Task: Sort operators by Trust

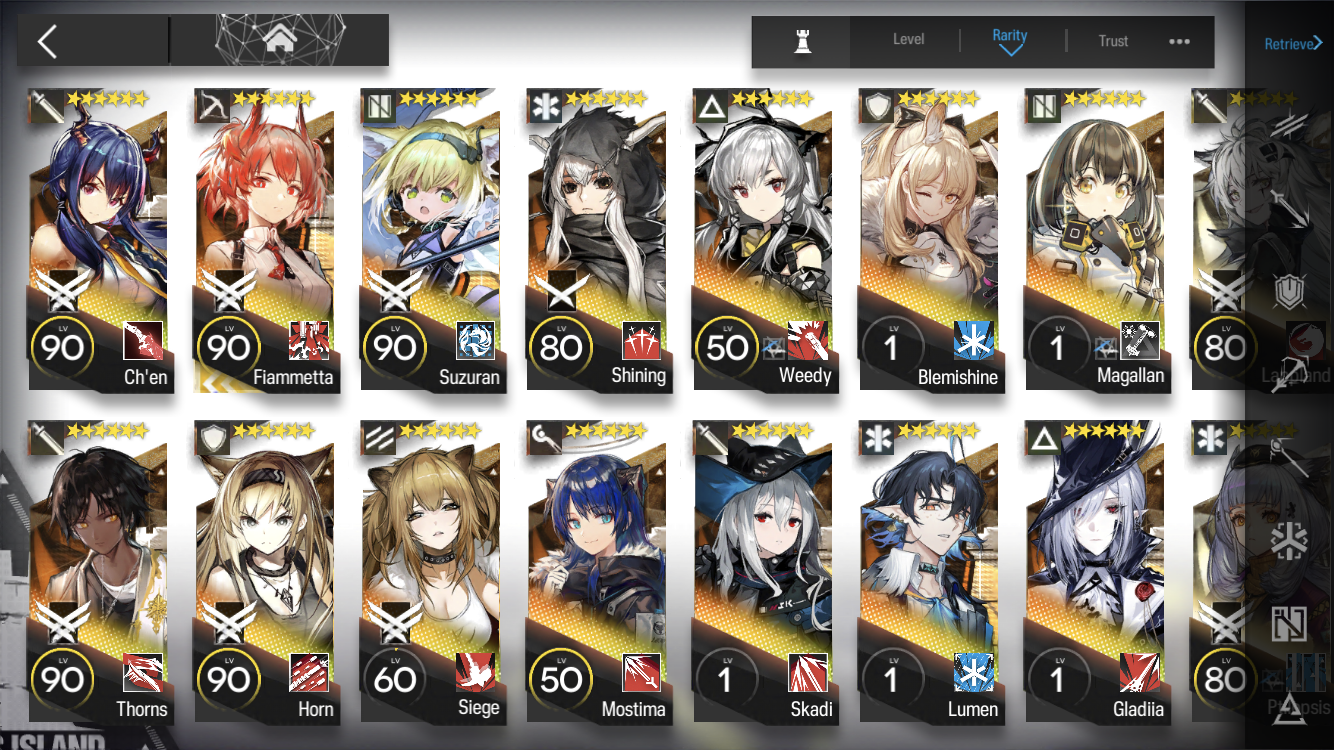Action: point(1113,41)
